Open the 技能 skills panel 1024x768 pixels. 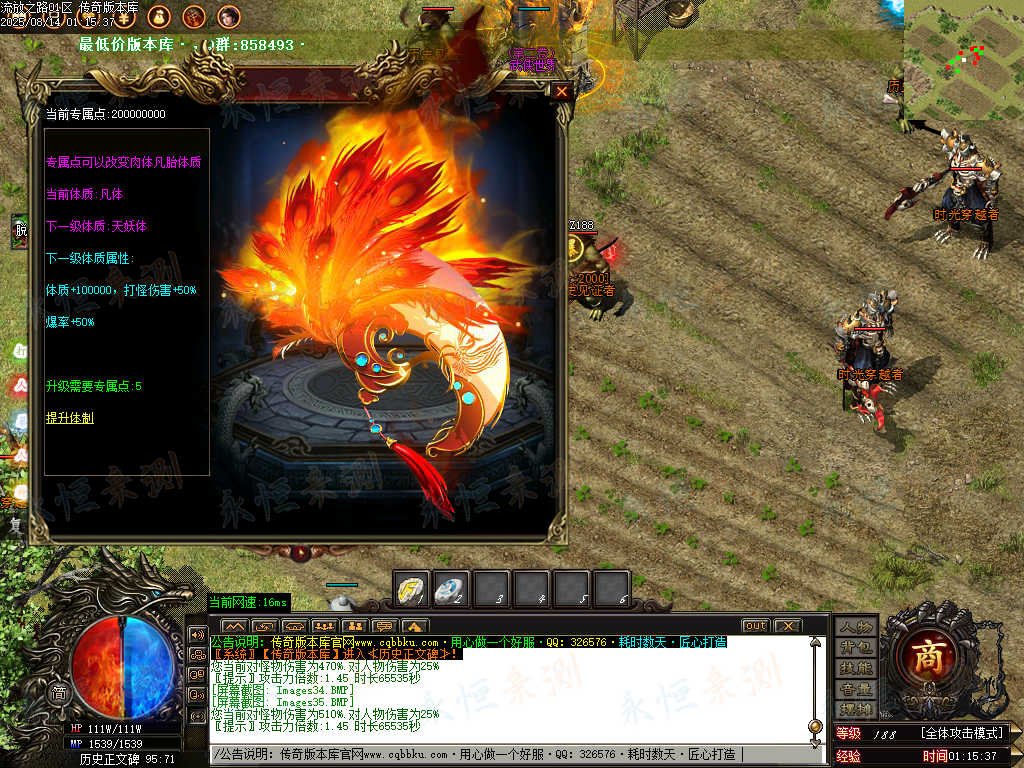click(x=856, y=668)
